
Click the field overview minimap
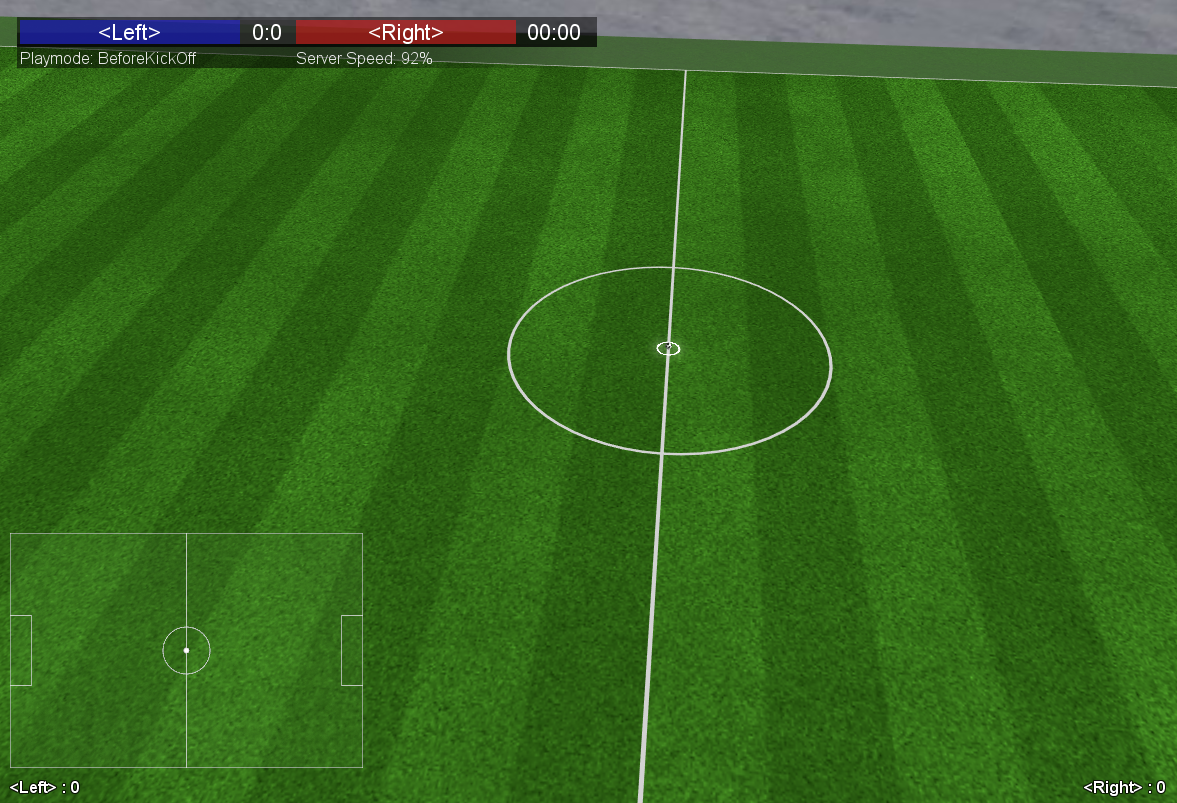pyautogui.click(x=186, y=650)
